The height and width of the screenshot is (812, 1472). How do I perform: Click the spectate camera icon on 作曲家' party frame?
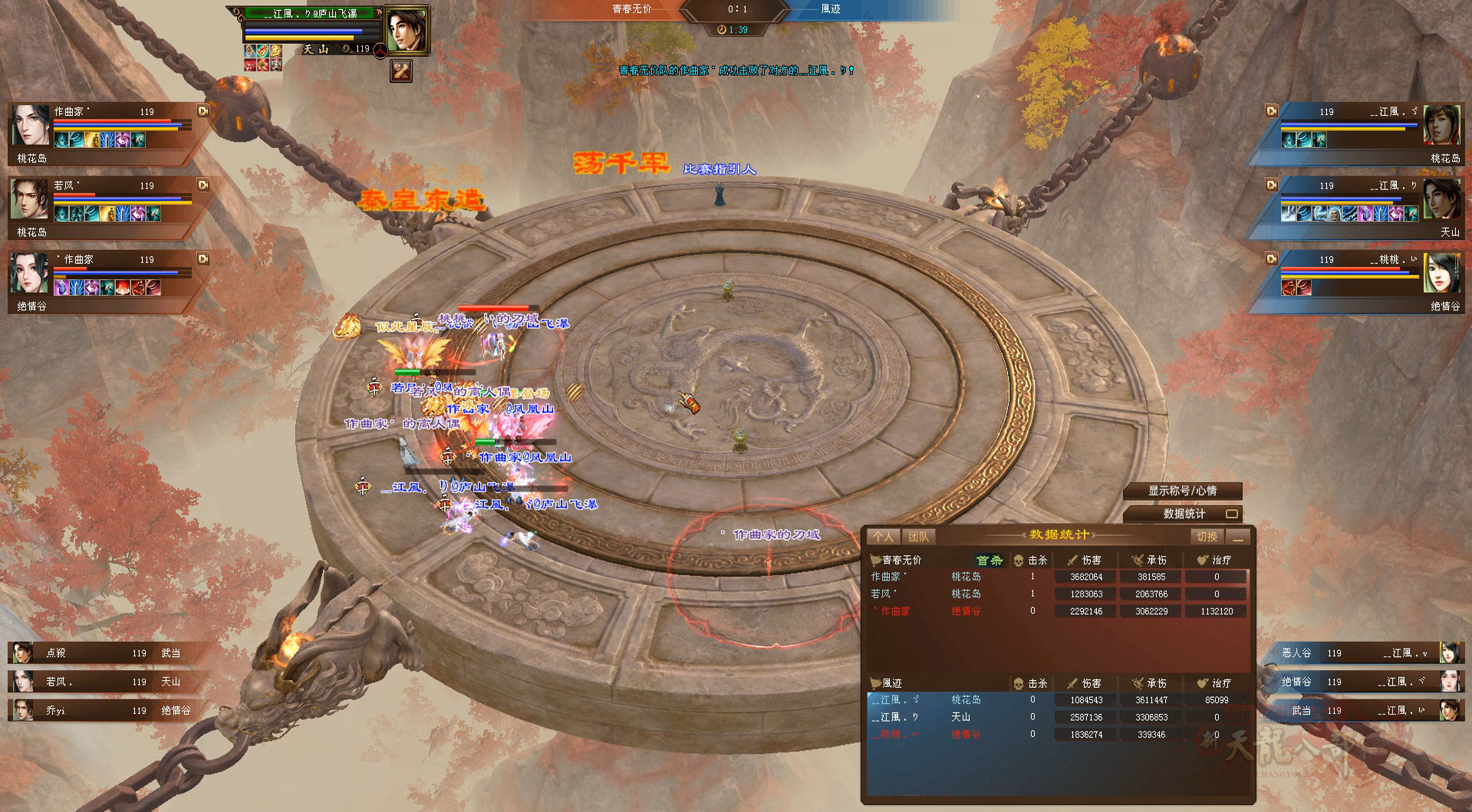coord(202,110)
